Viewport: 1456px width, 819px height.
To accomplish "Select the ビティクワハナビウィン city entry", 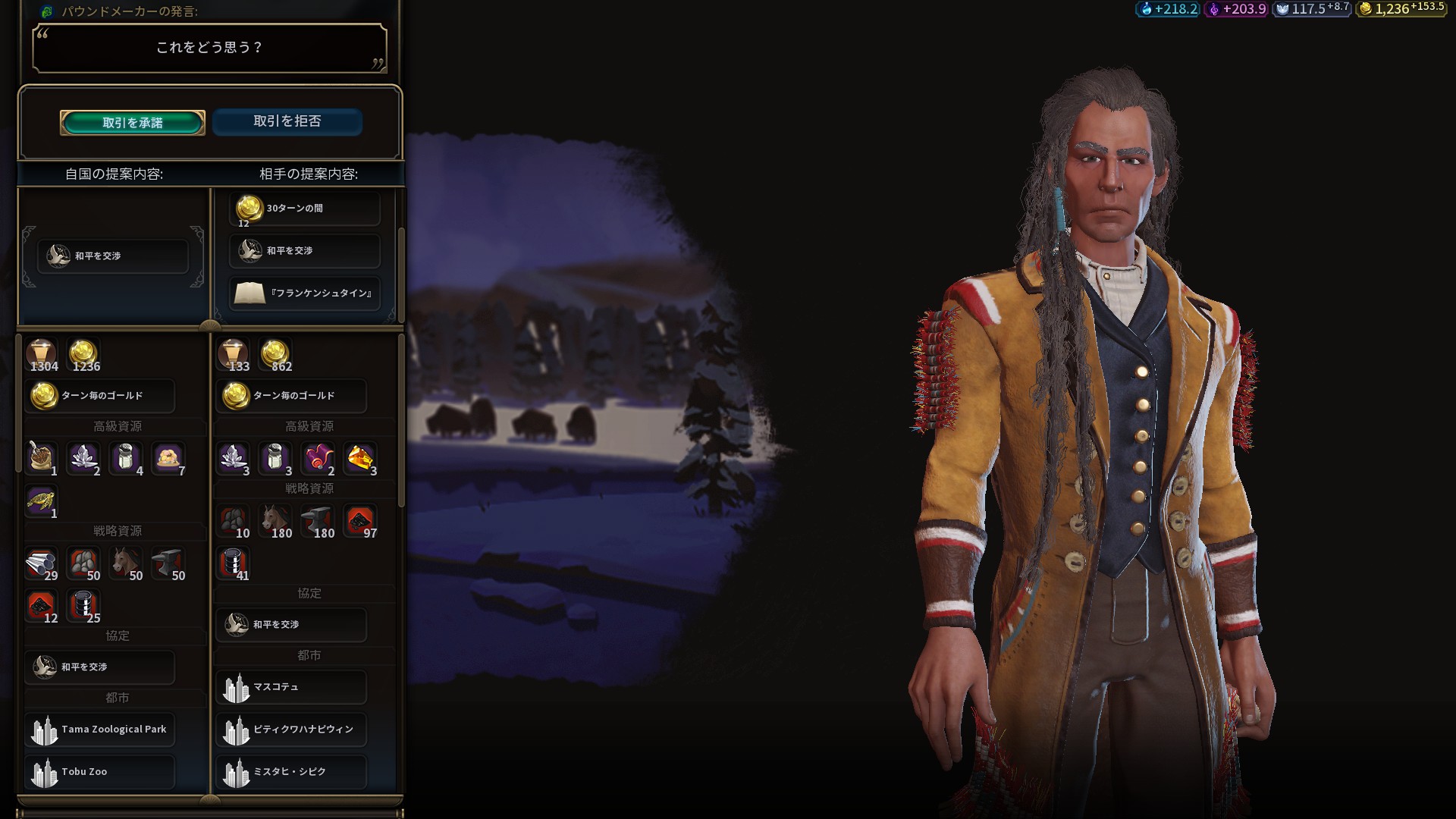I will [x=291, y=730].
